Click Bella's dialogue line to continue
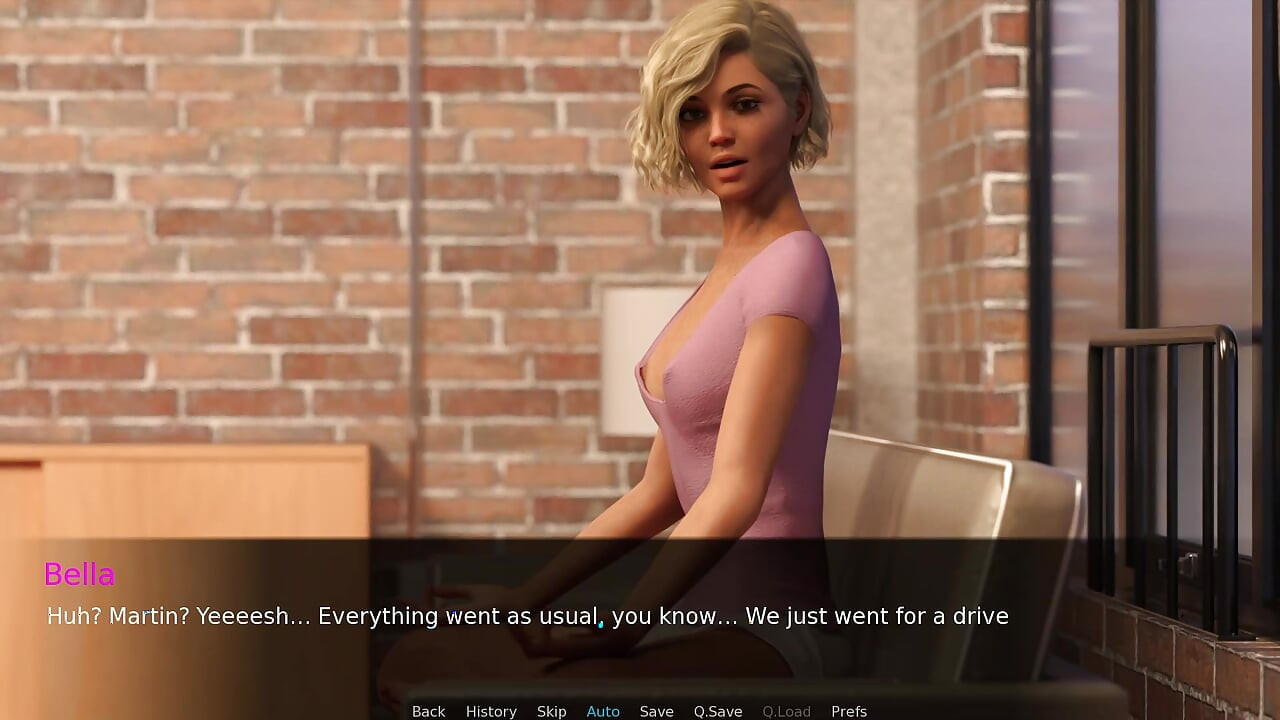This screenshot has width=1280, height=720. 527,617
